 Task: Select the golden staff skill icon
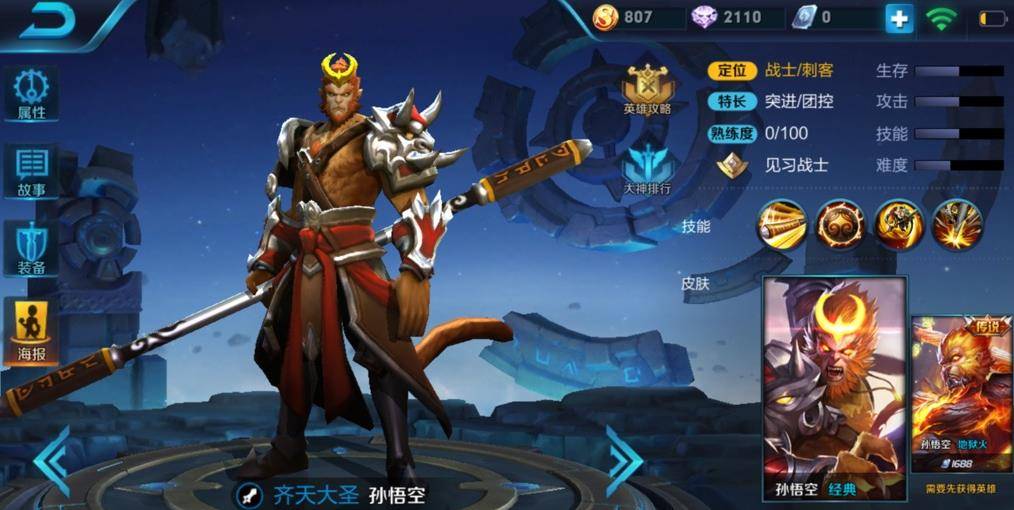click(781, 224)
